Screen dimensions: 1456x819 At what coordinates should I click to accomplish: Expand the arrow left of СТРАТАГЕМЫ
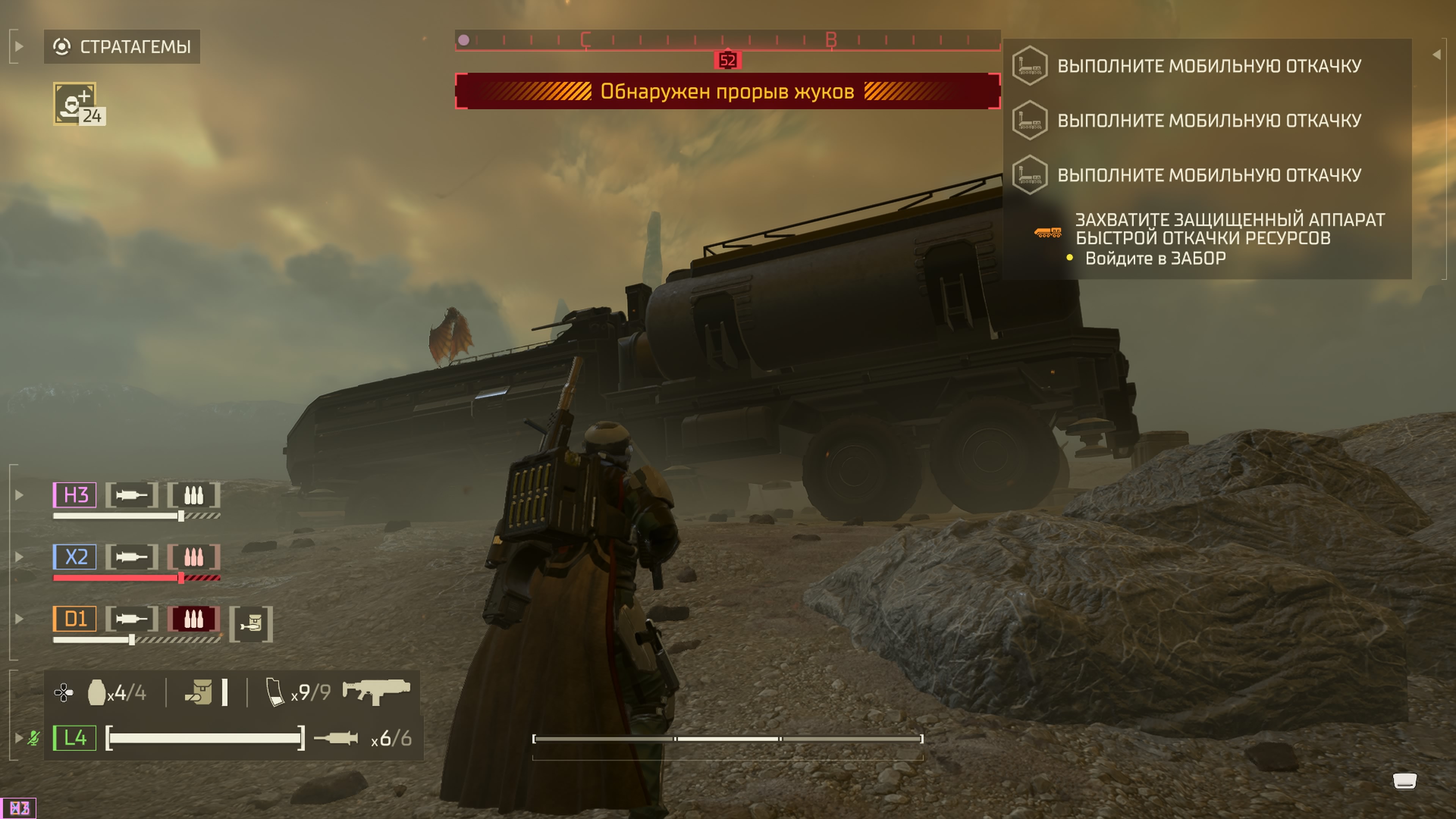point(19,46)
